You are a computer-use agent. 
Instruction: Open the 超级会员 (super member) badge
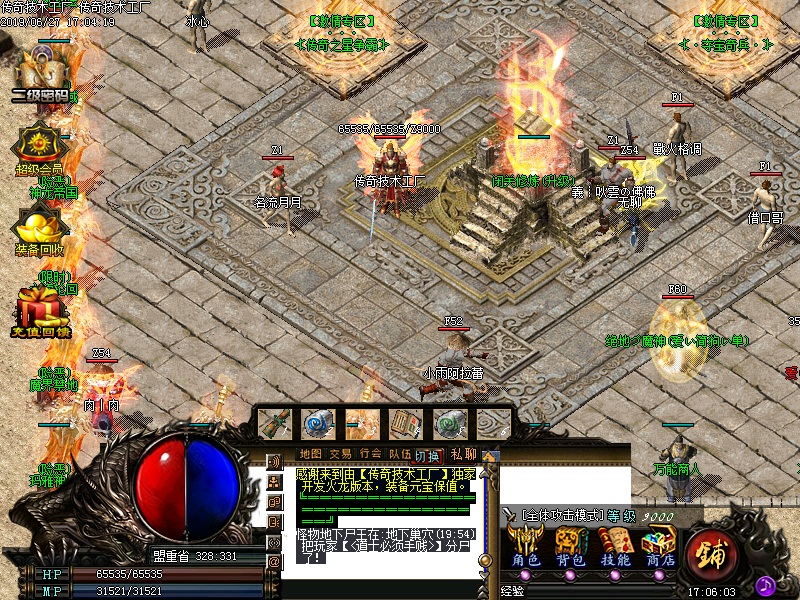[39, 146]
